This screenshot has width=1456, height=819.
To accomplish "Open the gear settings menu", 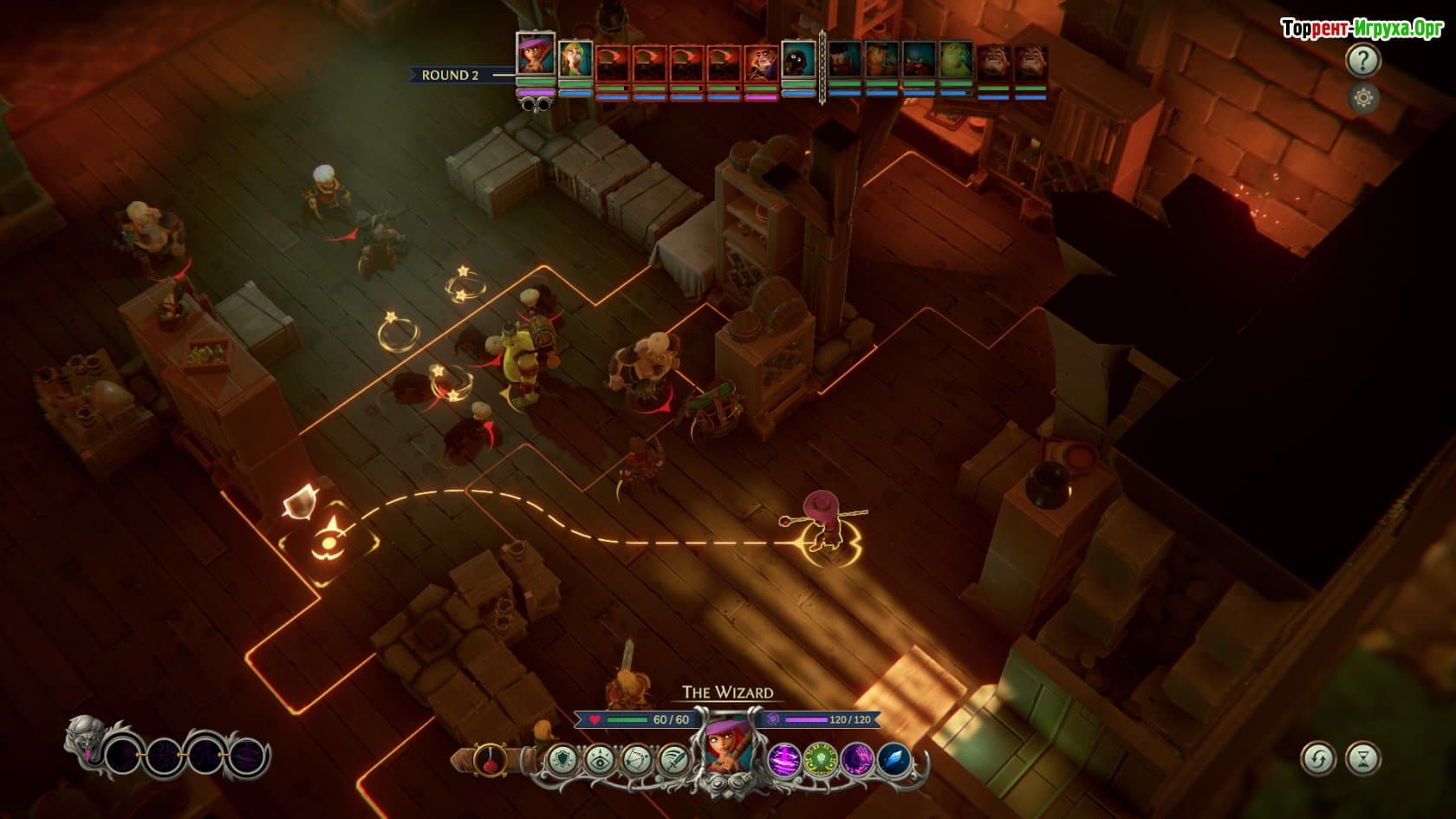I will (1362, 98).
